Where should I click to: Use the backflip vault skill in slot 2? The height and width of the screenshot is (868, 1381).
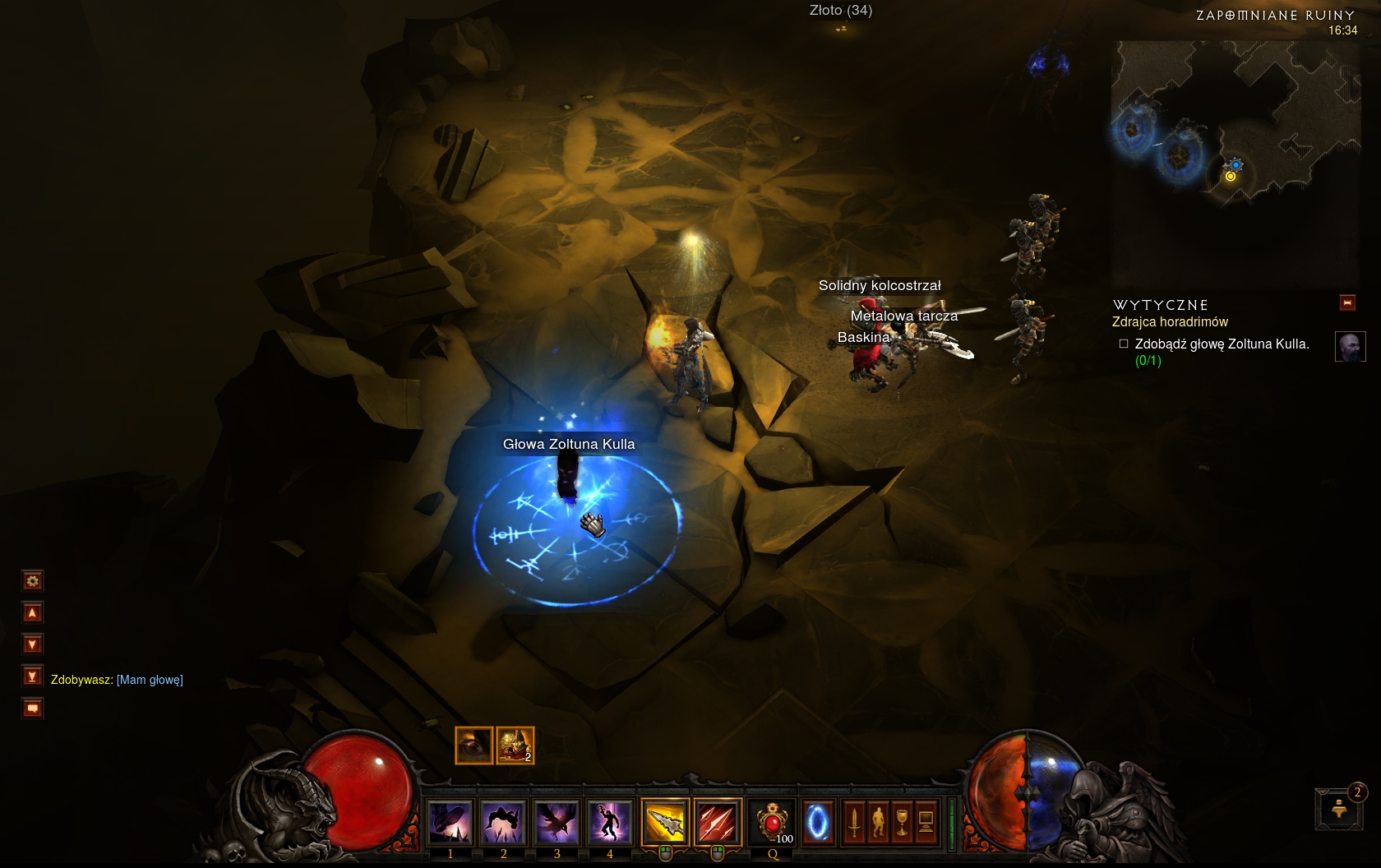pos(503,822)
